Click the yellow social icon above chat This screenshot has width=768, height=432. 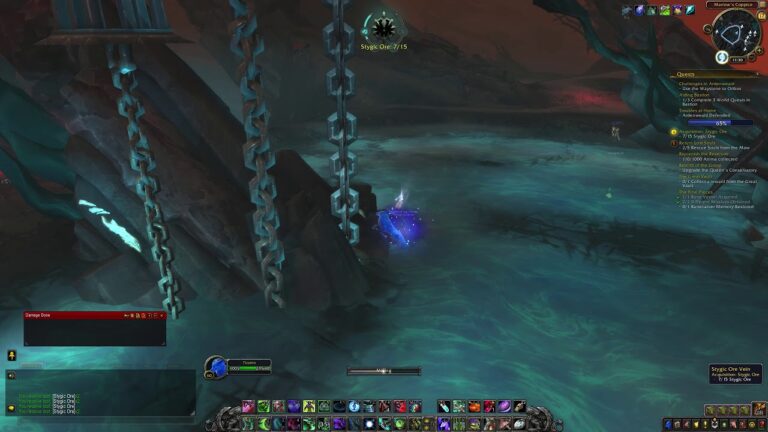(x=11, y=355)
